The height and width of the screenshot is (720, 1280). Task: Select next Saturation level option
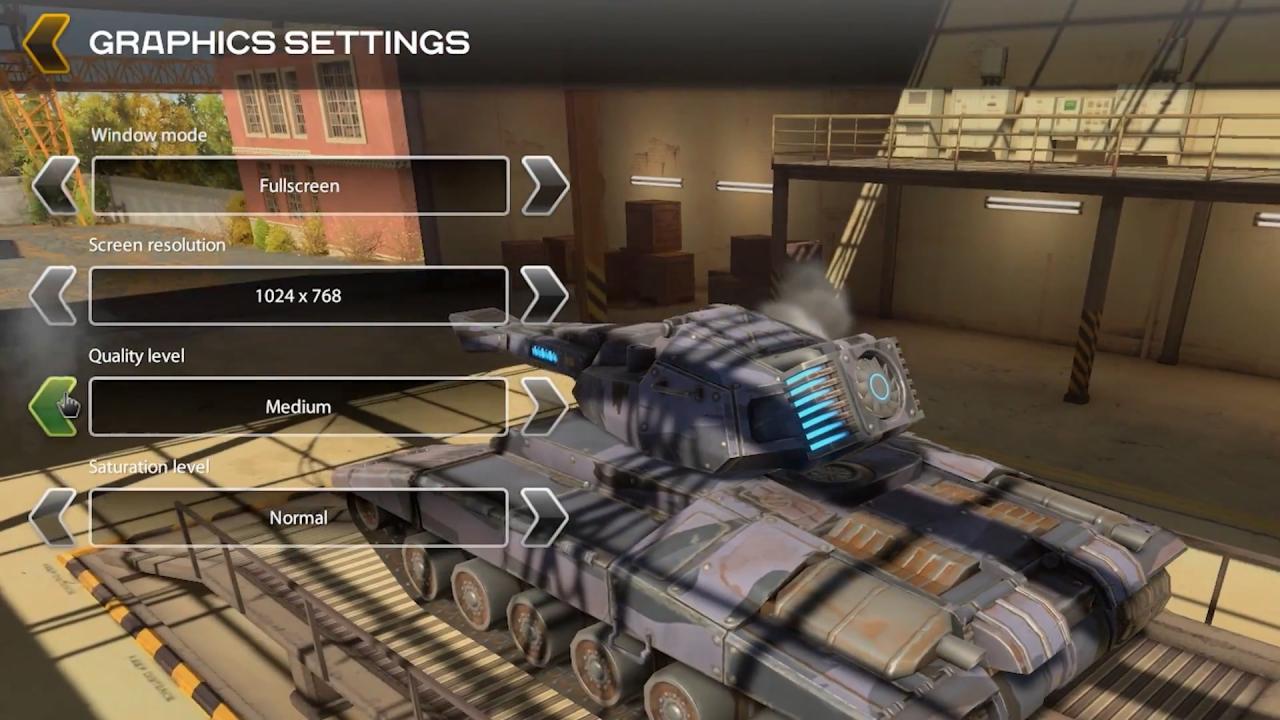(x=544, y=517)
